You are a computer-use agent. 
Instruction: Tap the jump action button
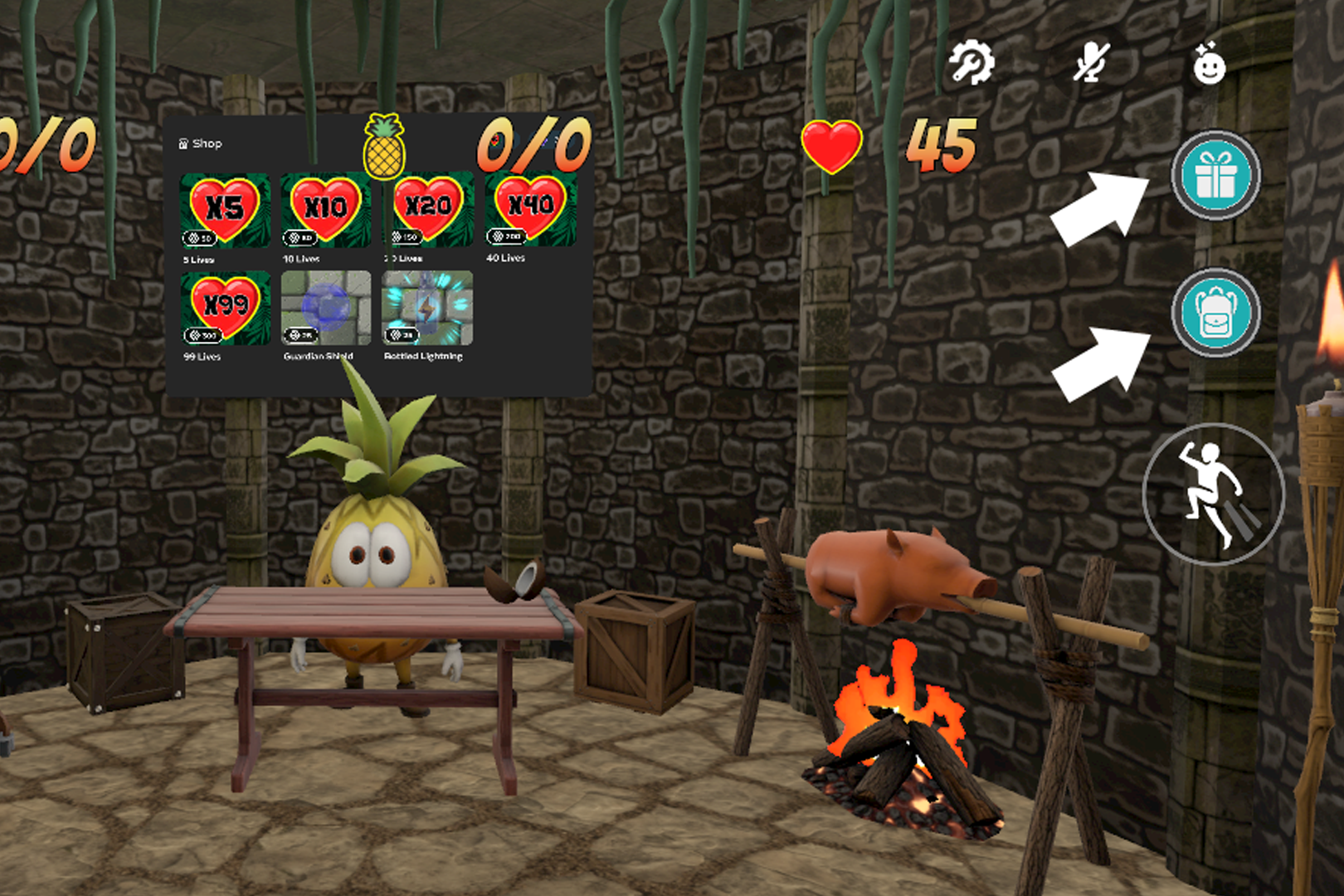click(1214, 494)
